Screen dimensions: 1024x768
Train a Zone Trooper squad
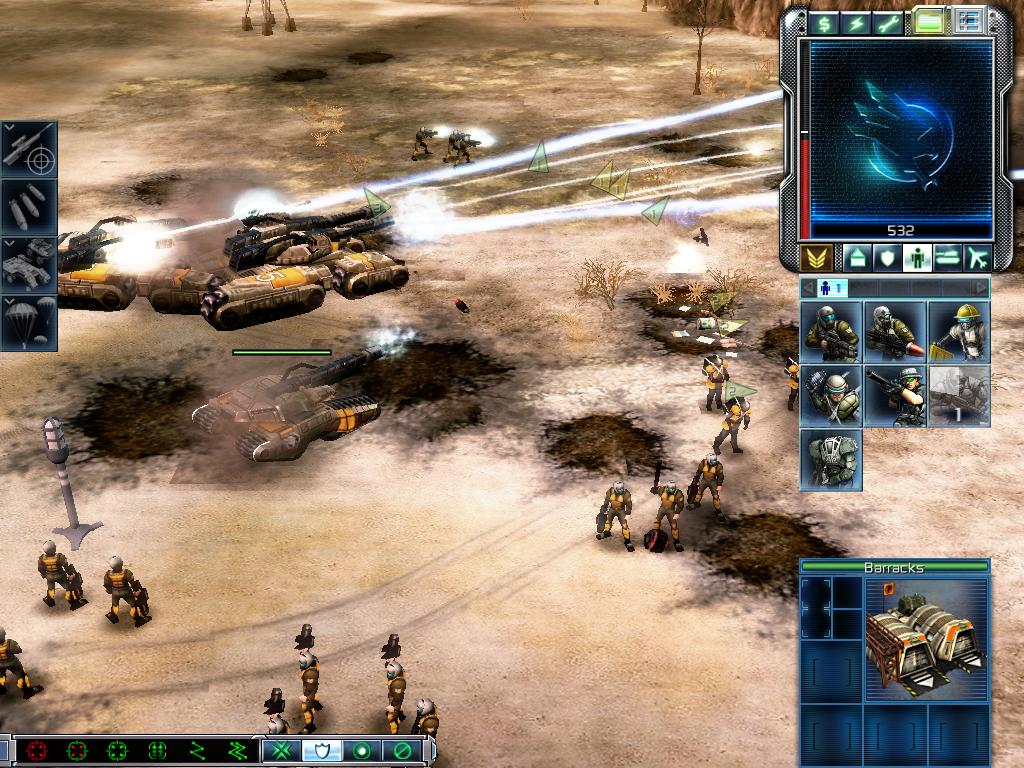click(x=831, y=460)
